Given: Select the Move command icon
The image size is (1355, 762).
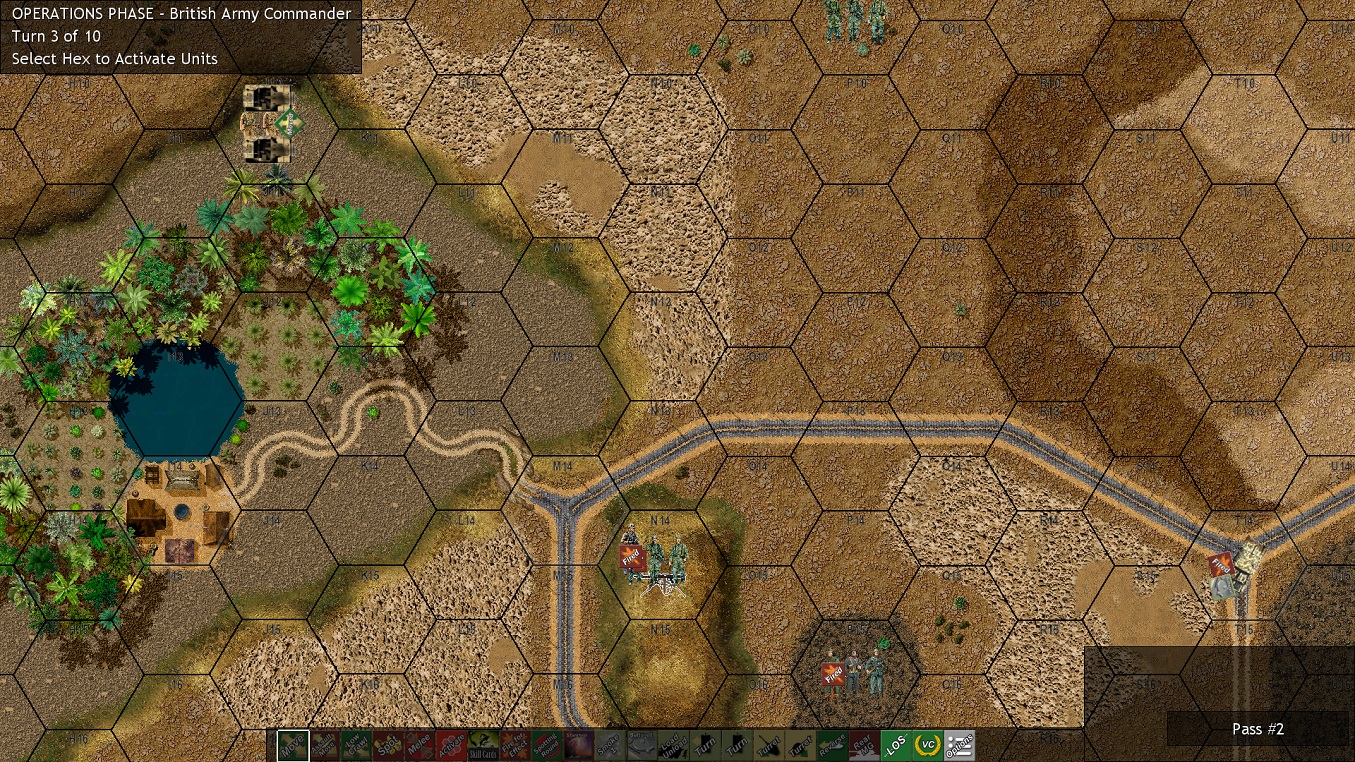Looking at the screenshot, I should [294, 744].
